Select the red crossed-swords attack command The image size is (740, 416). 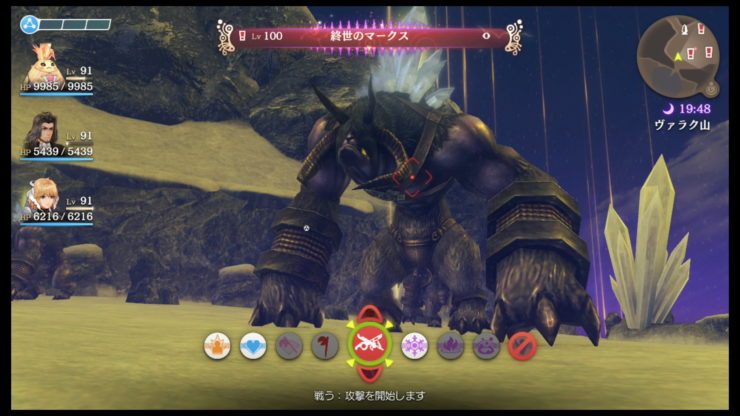369,346
